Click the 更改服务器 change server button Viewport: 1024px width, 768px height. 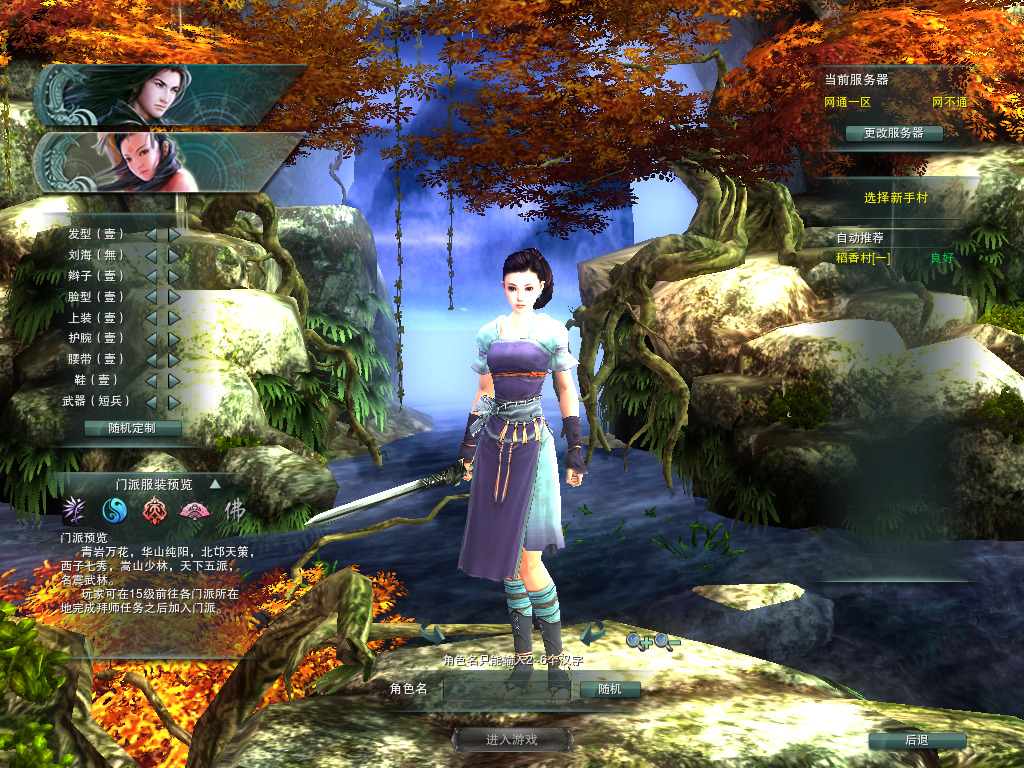893,133
